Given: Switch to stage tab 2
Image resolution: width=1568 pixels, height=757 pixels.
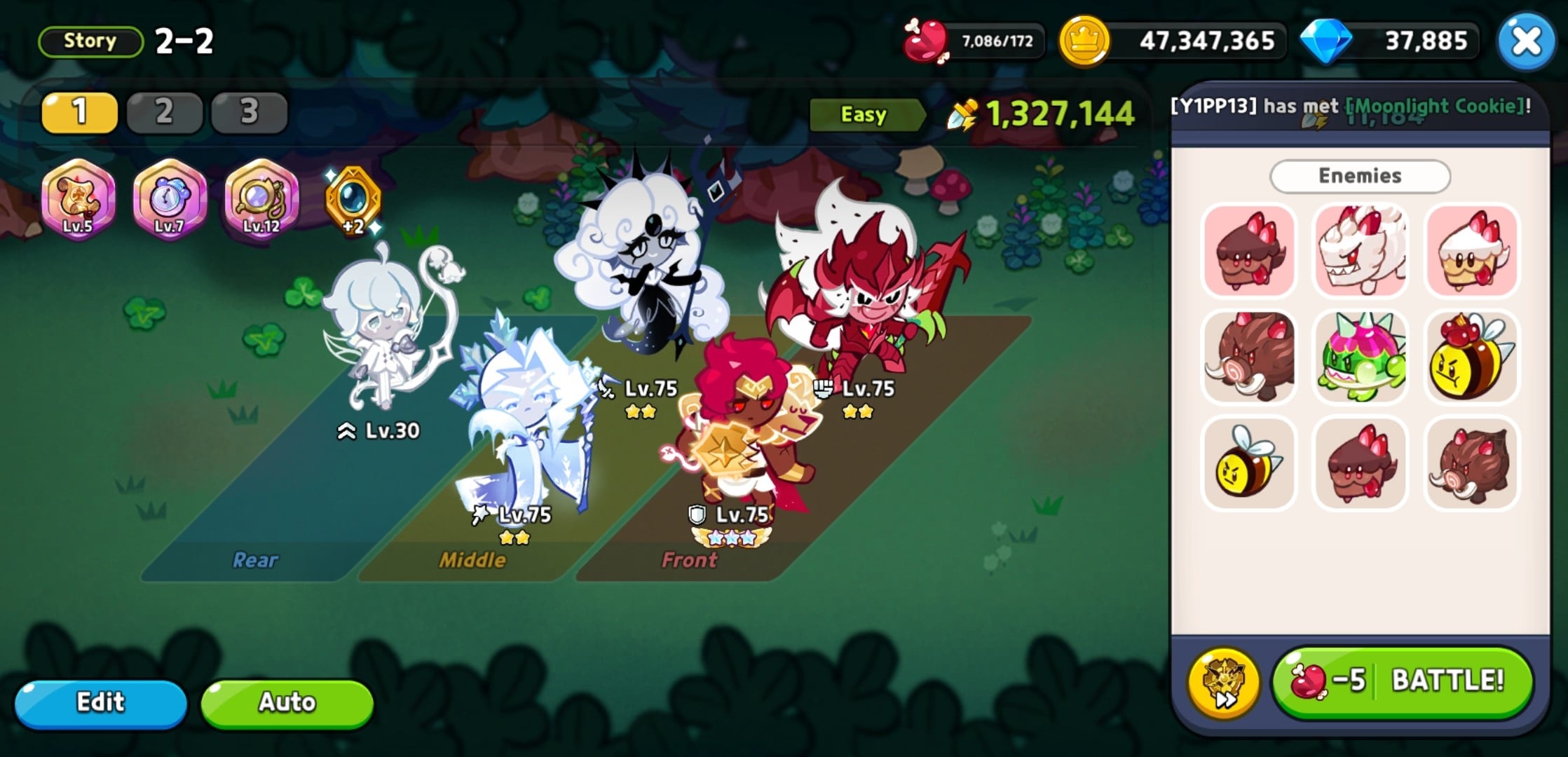Looking at the screenshot, I should (x=165, y=112).
